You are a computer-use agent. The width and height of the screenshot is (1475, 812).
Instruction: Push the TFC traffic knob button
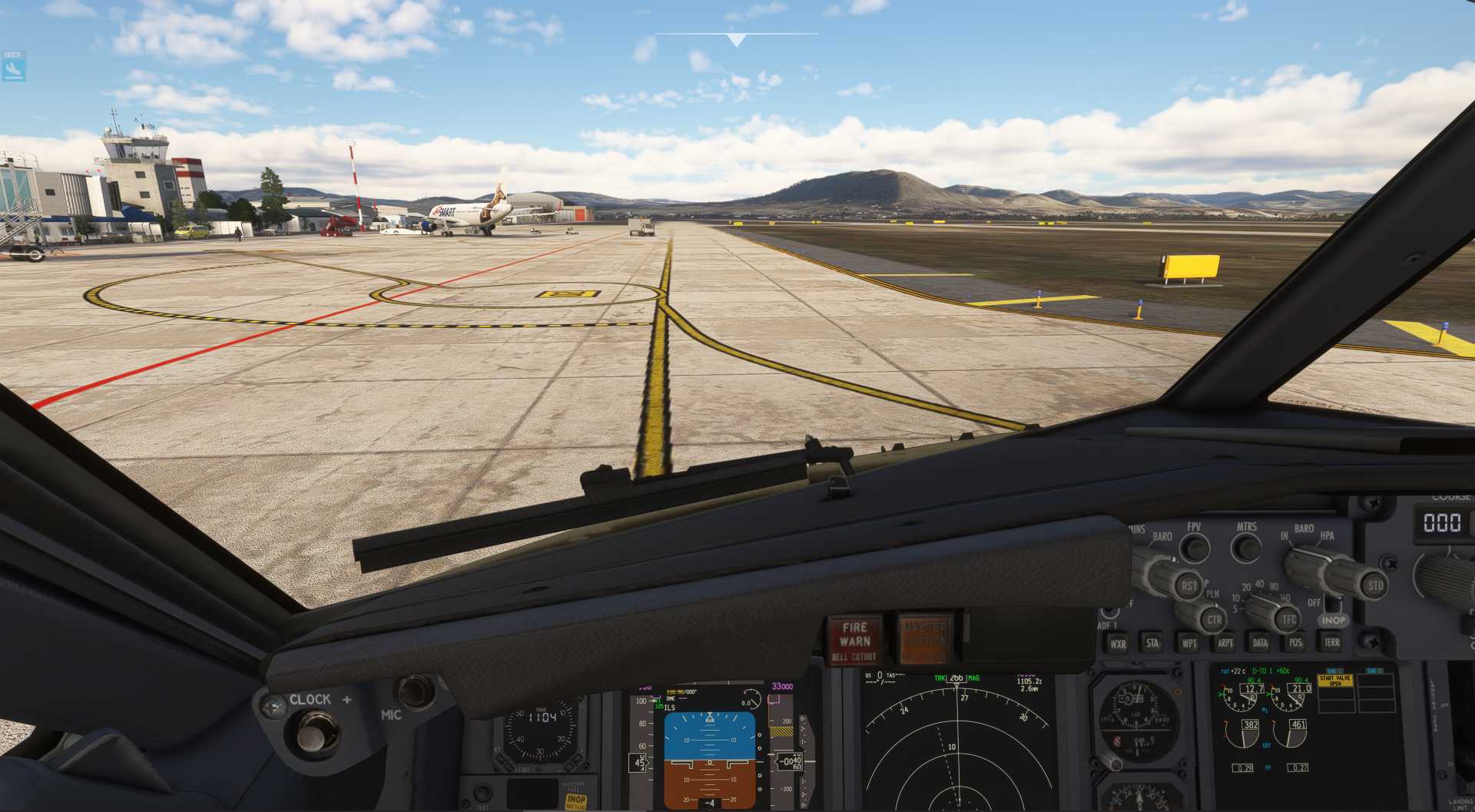tap(1288, 618)
